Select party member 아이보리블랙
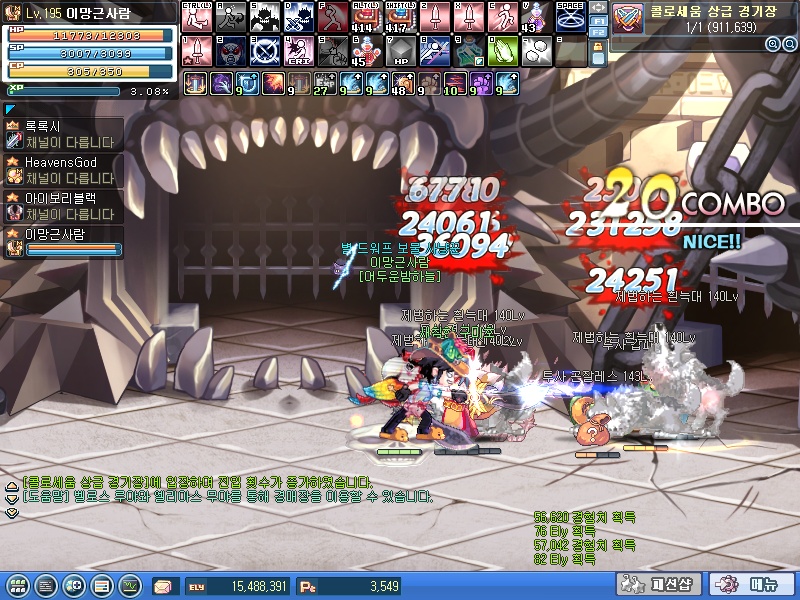Image resolution: width=800 pixels, height=600 pixels. pyautogui.click(x=62, y=205)
